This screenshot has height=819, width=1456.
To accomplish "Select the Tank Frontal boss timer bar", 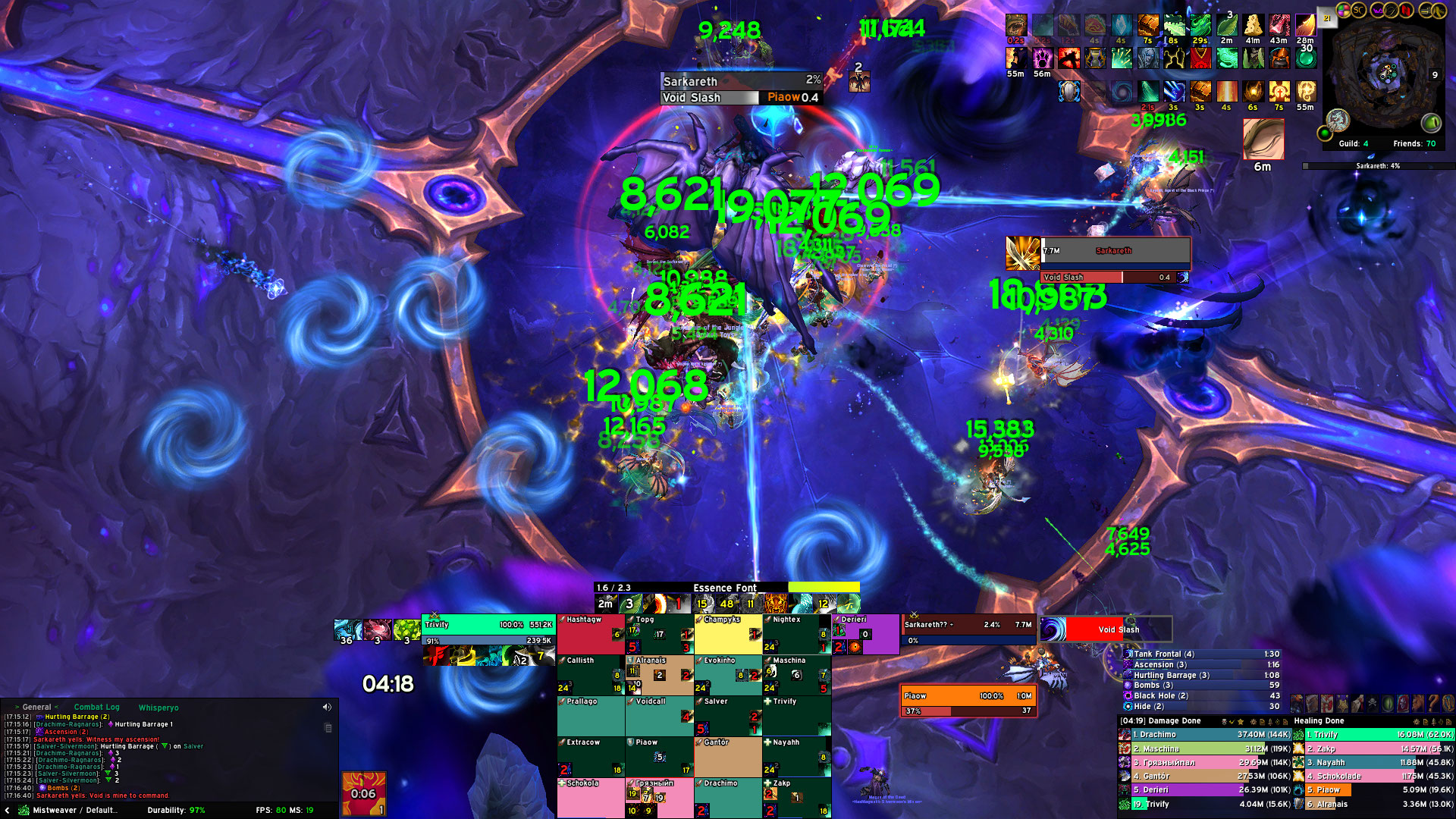I will coord(1202,654).
